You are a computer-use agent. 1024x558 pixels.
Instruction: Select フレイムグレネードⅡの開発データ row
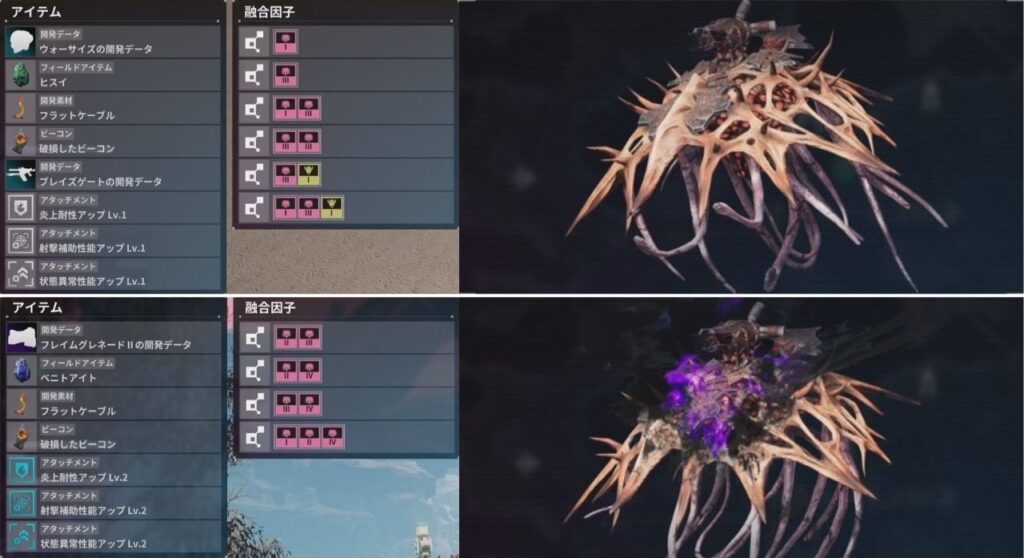coord(112,338)
